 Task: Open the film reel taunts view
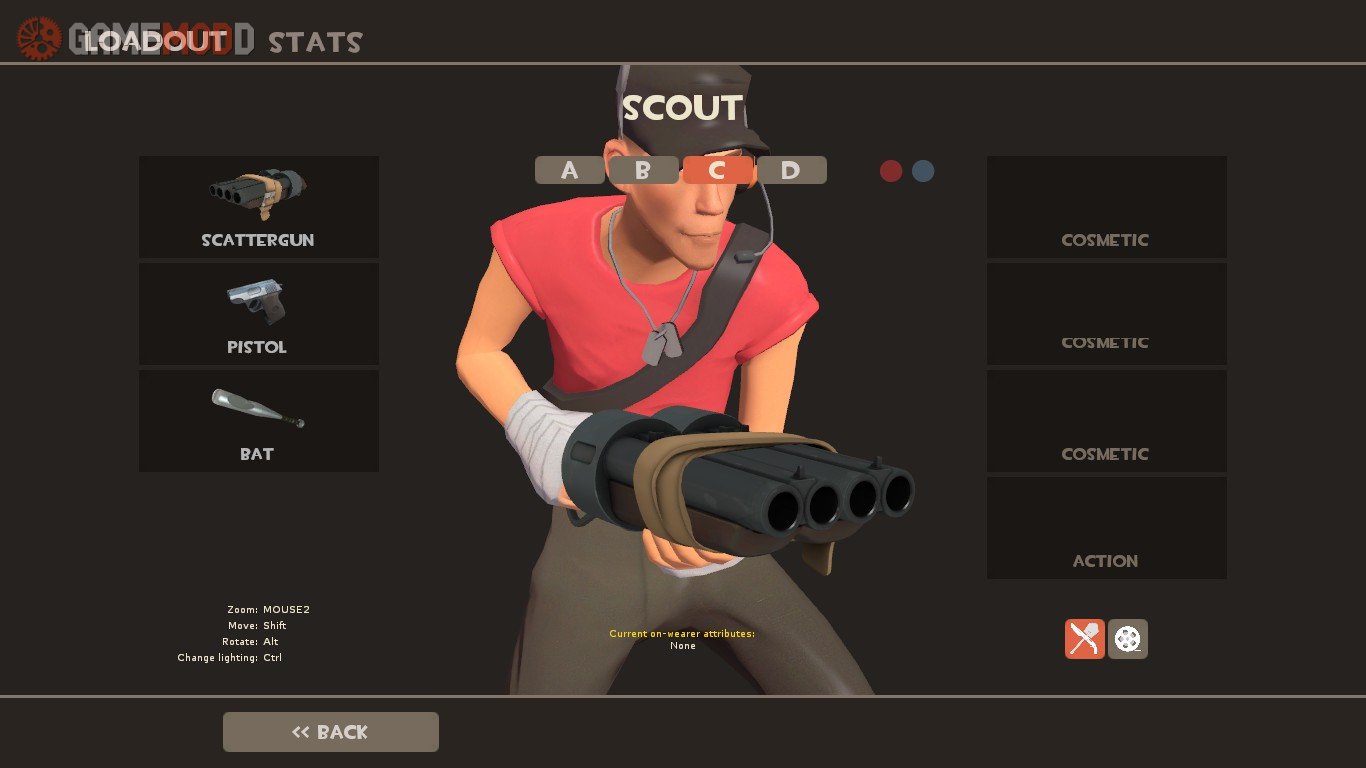(1128, 639)
